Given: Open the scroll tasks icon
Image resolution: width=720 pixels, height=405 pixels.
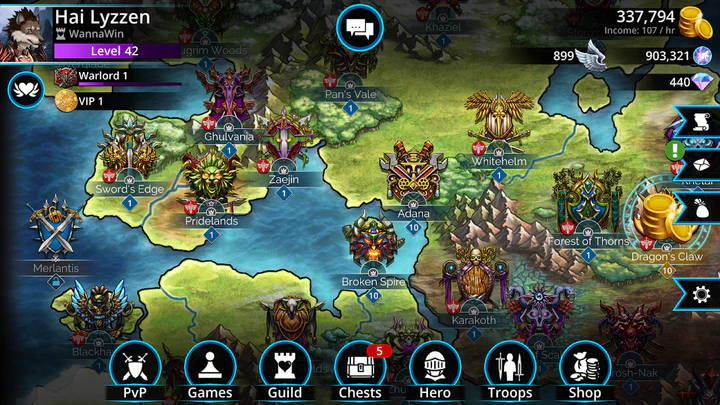Looking at the screenshot, I should click(701, 122).
